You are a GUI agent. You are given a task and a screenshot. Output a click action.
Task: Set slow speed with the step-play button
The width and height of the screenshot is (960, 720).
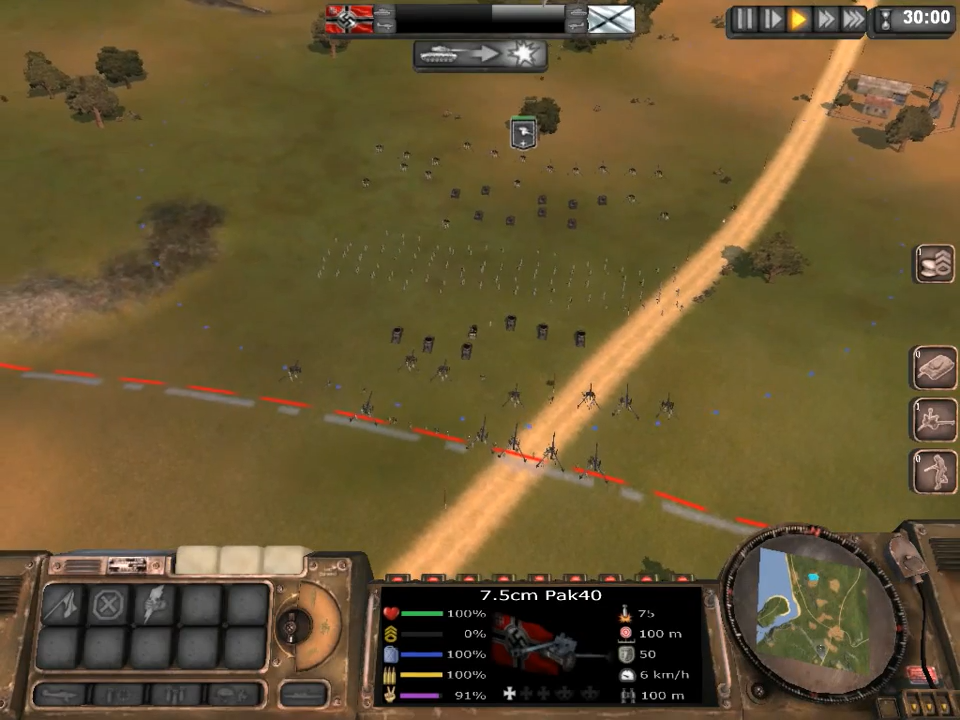[772, 18]
